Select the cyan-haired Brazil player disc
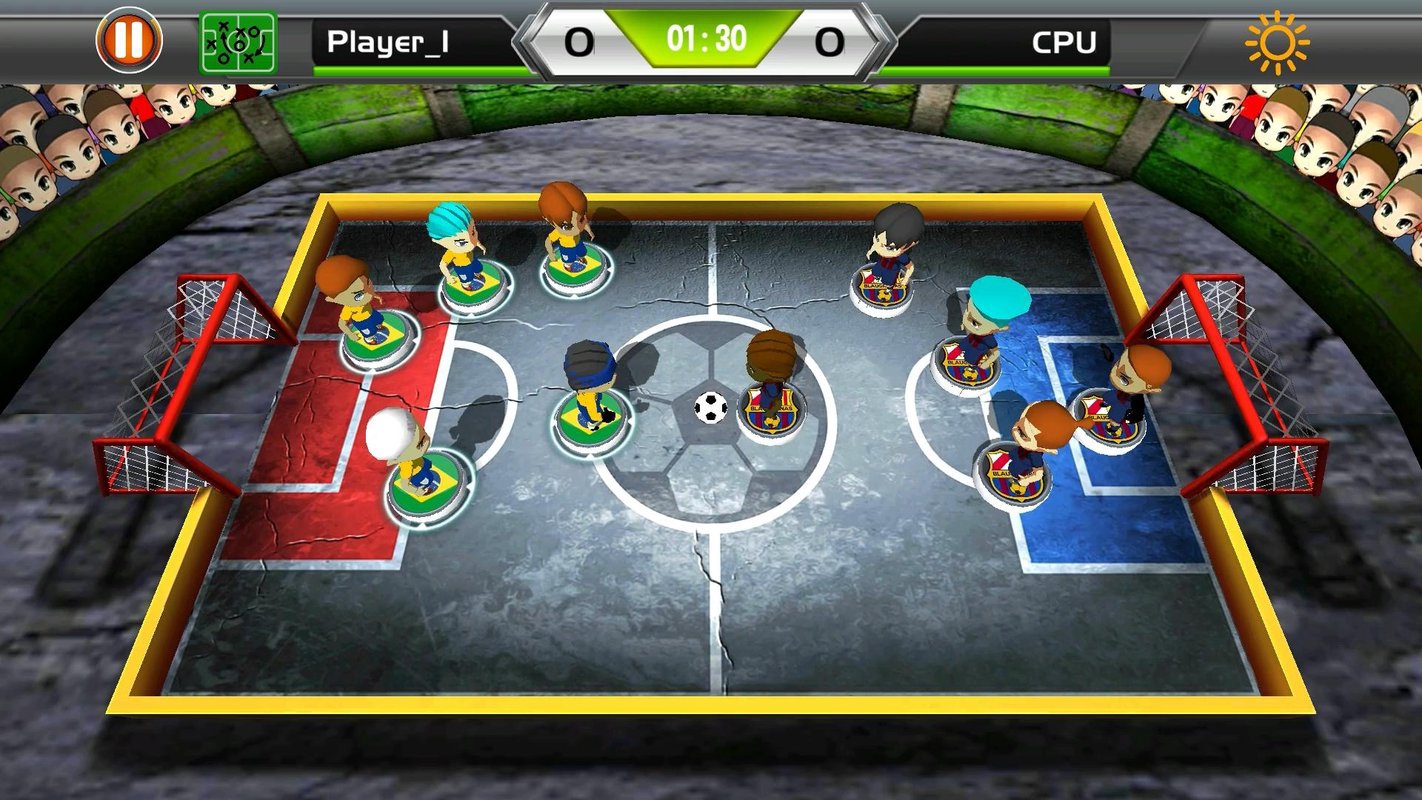Screen dimensions: 1422x800 tap(474, 287)
